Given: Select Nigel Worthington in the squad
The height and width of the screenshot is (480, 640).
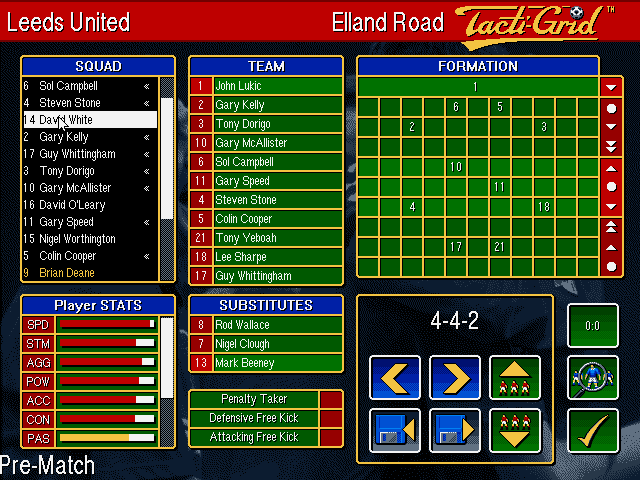Looking at the screenshot, I should click(x=84, y=239).
